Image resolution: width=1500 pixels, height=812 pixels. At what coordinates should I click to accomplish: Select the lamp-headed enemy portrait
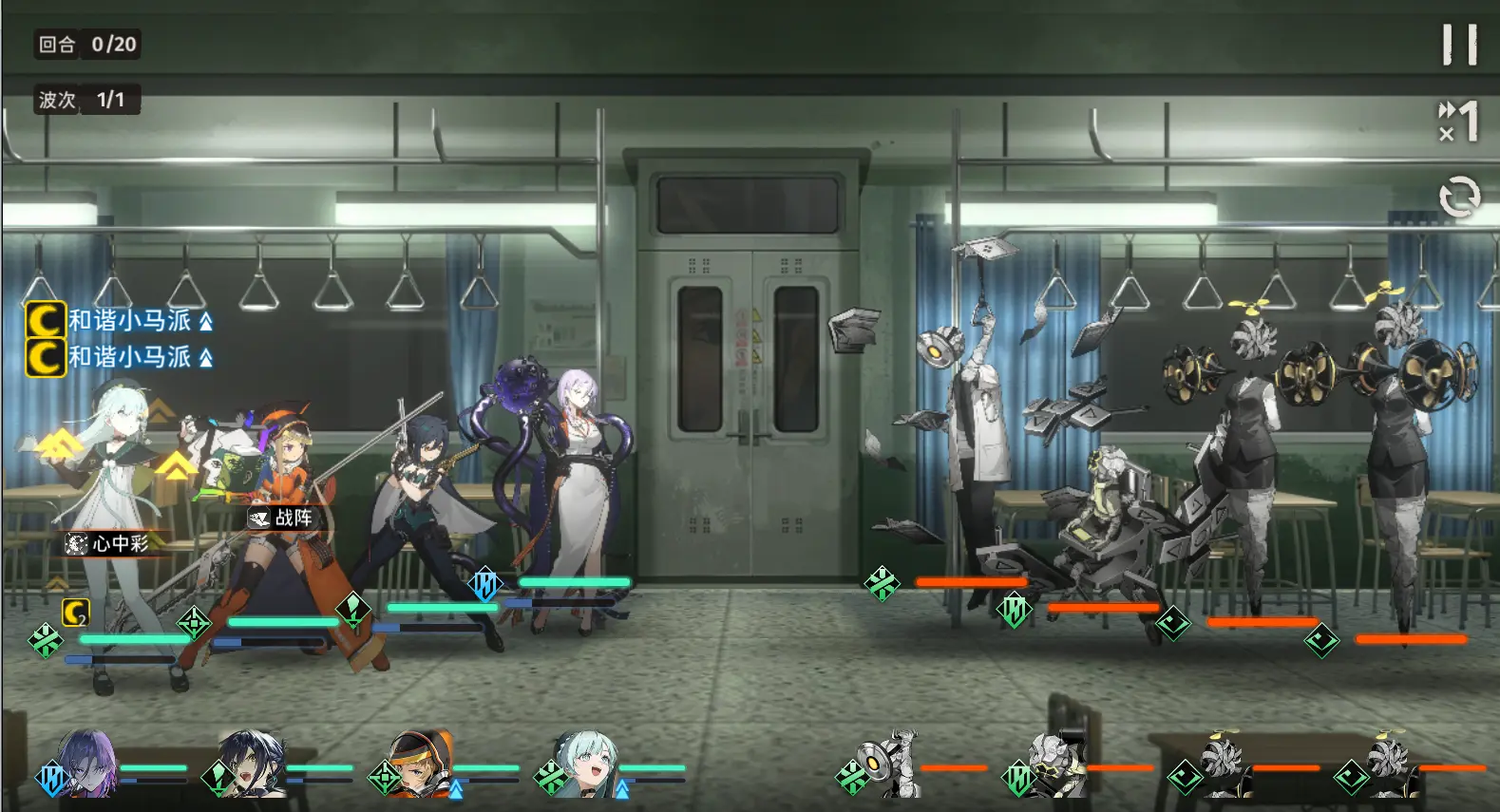890,765
